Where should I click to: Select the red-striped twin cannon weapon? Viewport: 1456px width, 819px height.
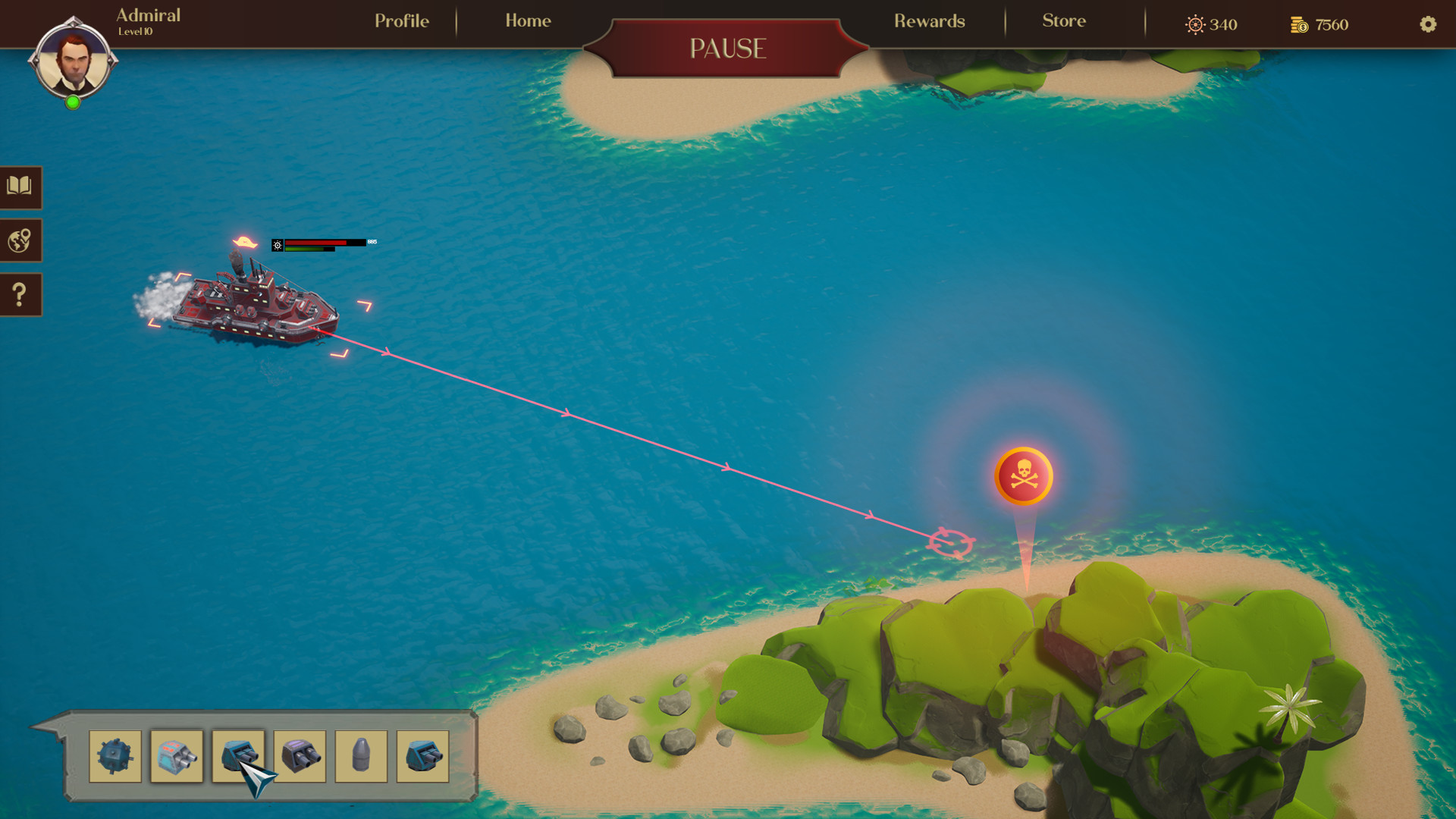(177, 756)
